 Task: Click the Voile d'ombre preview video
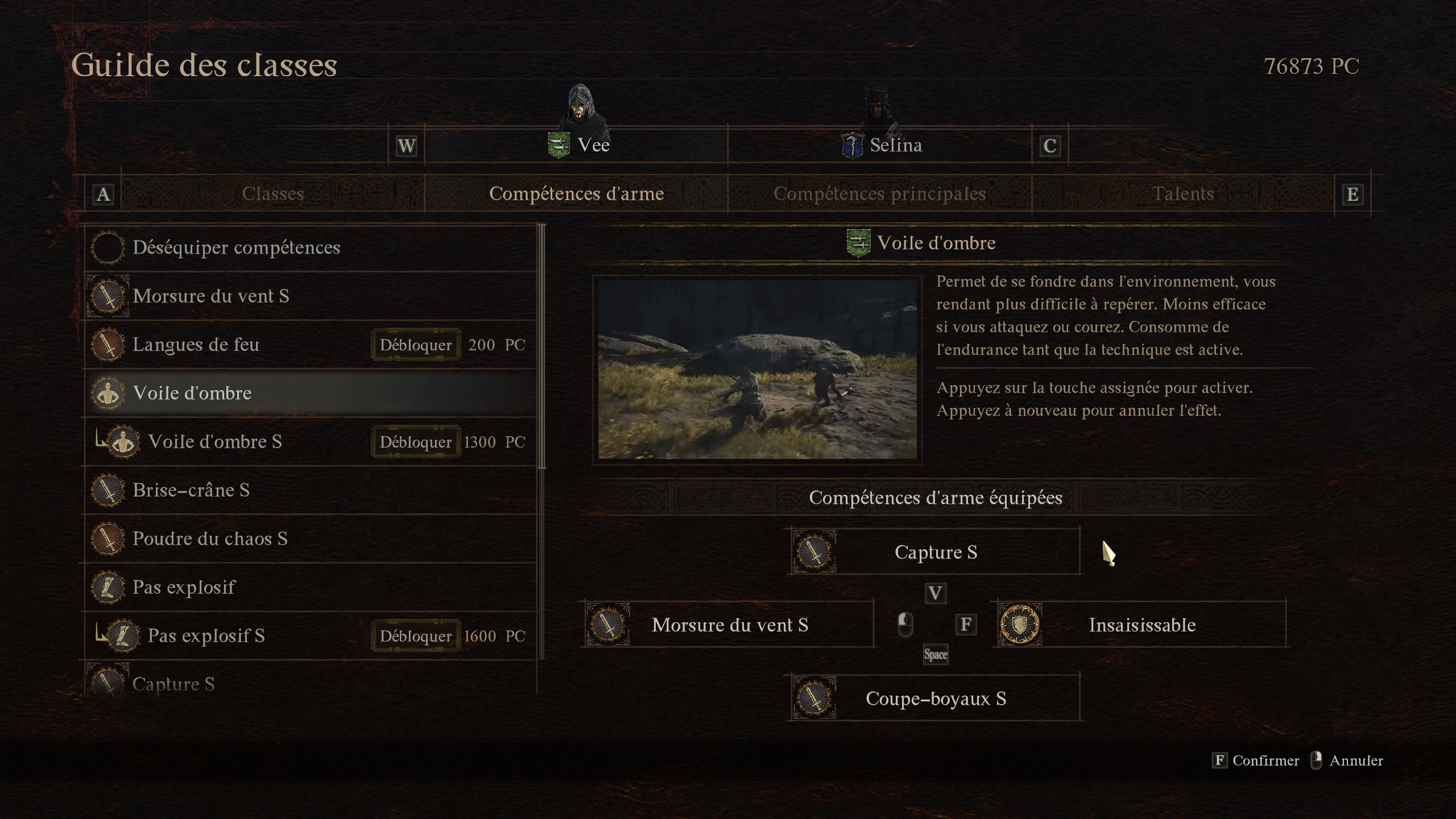756,367
